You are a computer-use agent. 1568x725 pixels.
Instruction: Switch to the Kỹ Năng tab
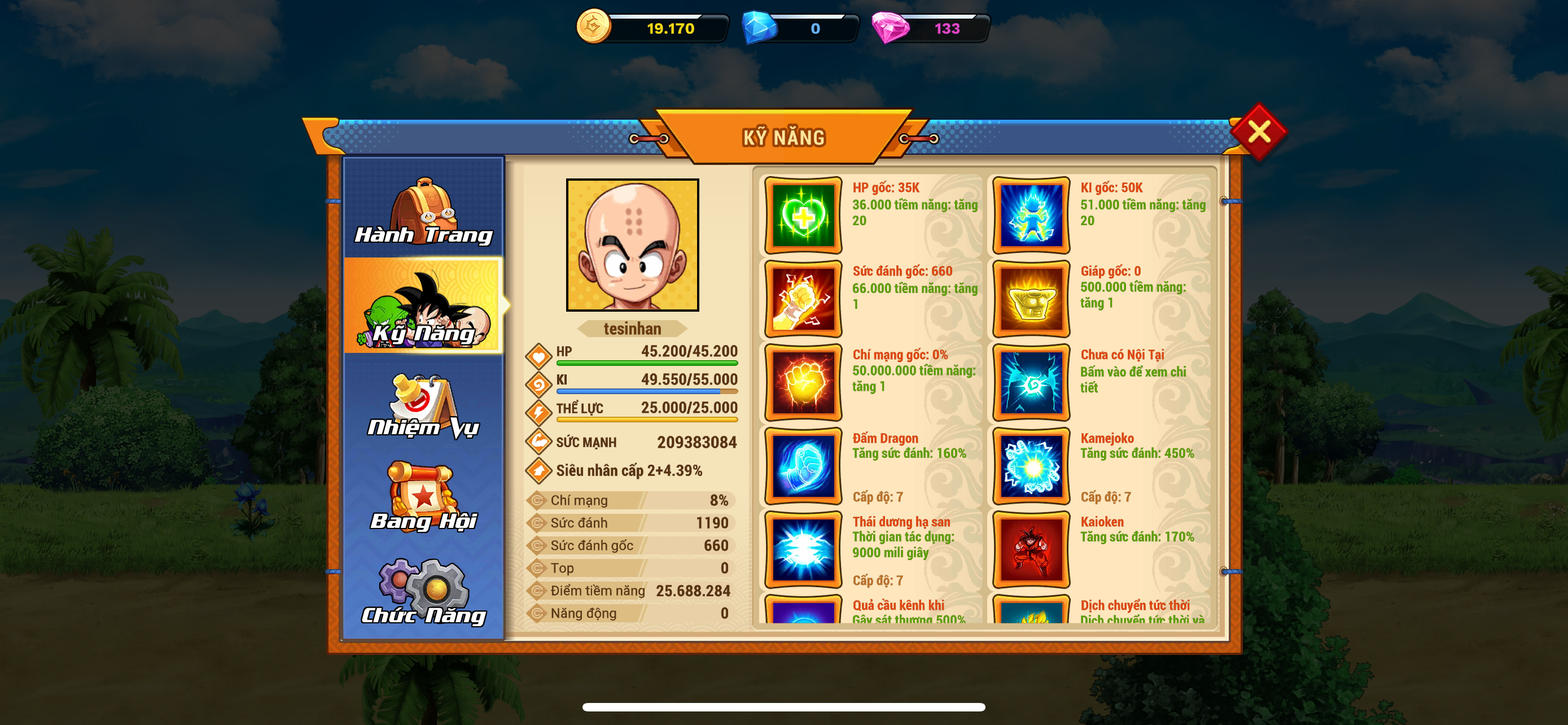[424, 306]
